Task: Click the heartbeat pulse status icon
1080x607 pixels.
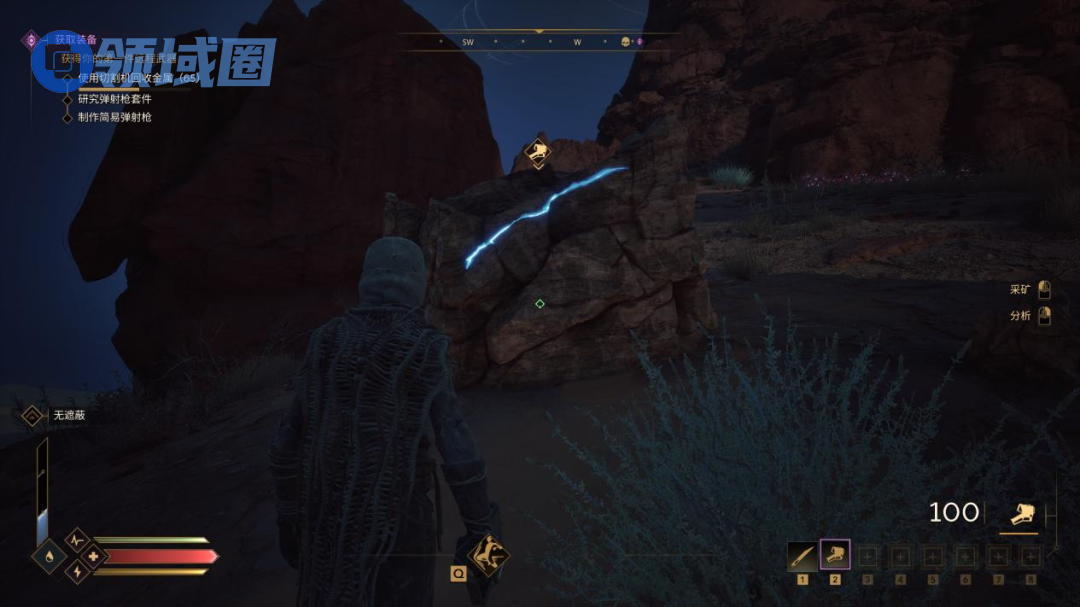Action: point(77,540)
